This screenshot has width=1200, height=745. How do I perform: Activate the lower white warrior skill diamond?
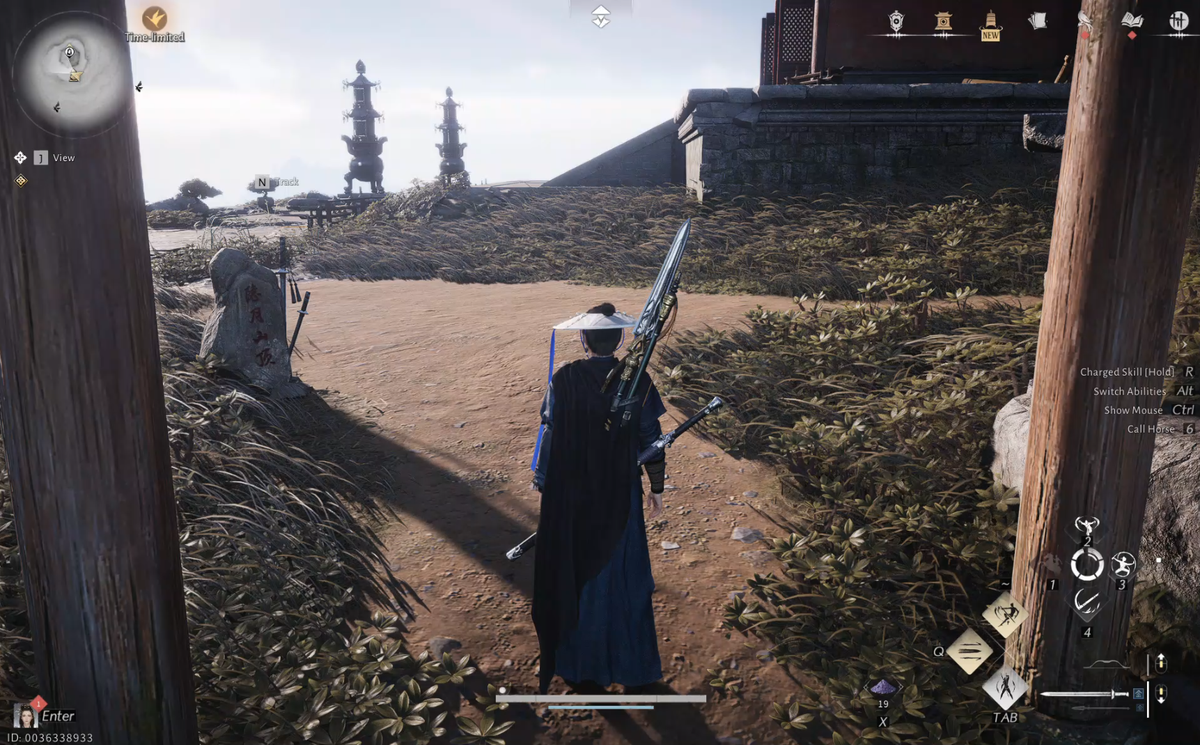point(1005,687)
